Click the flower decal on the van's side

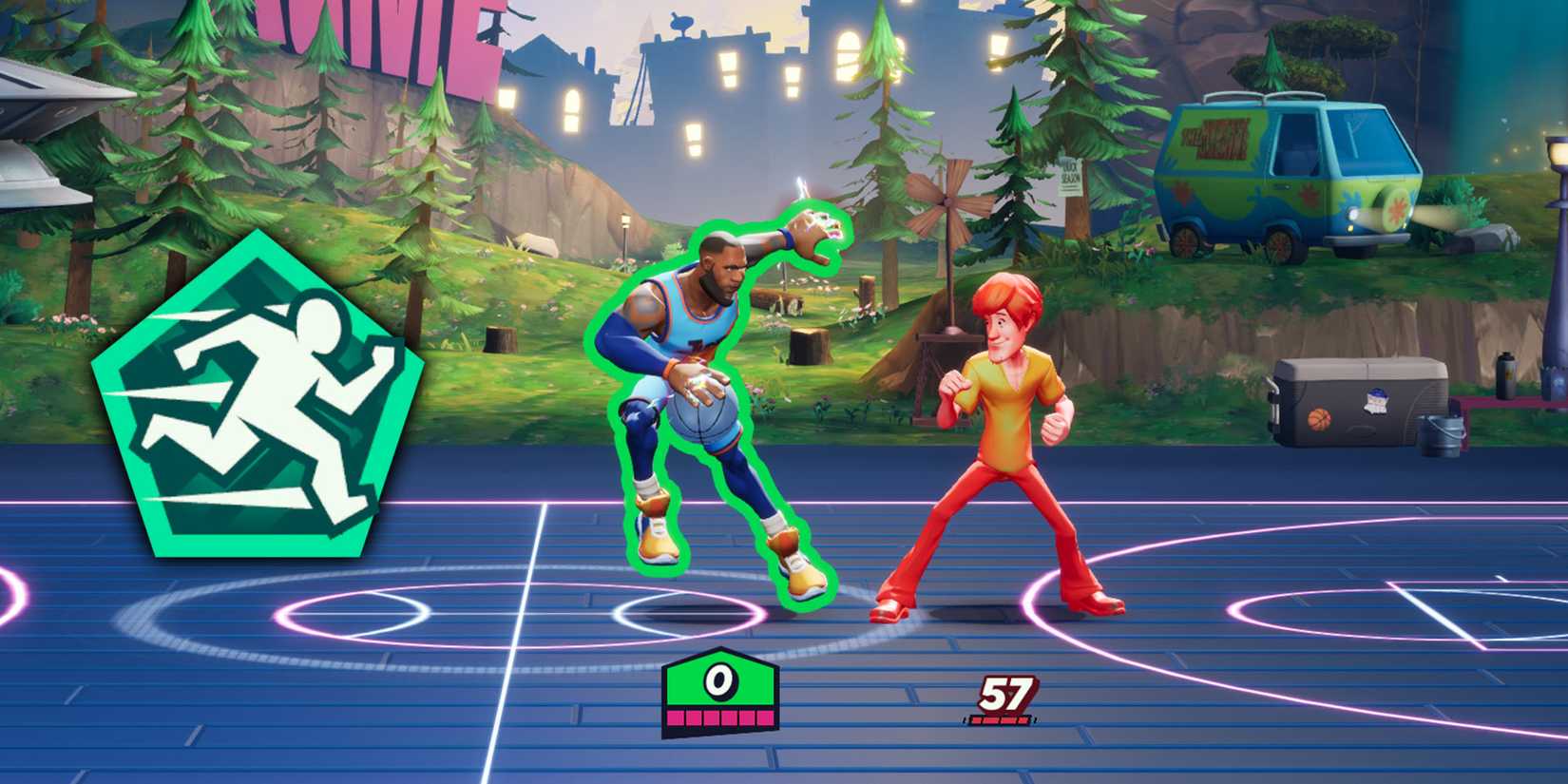coord(1309,194)
